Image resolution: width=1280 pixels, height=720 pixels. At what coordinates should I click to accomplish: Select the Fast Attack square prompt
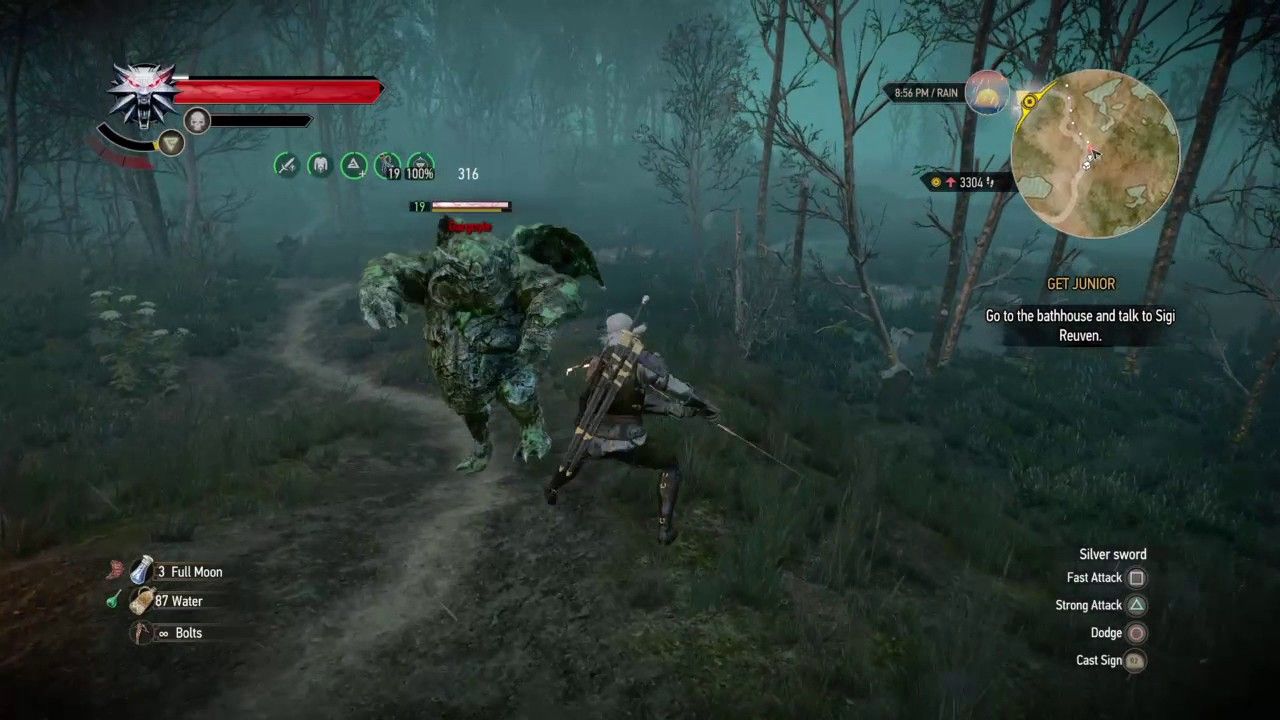1136,578
